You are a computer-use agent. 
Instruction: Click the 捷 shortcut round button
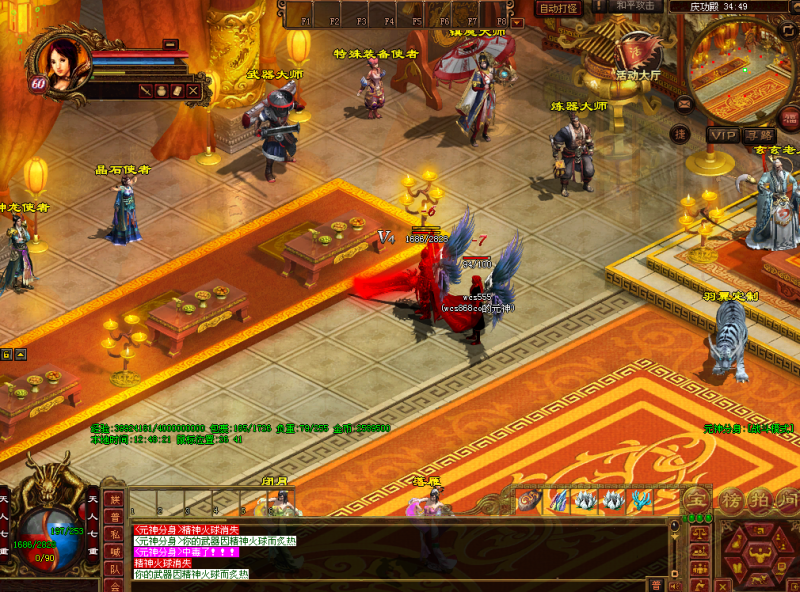click(679, 133)
